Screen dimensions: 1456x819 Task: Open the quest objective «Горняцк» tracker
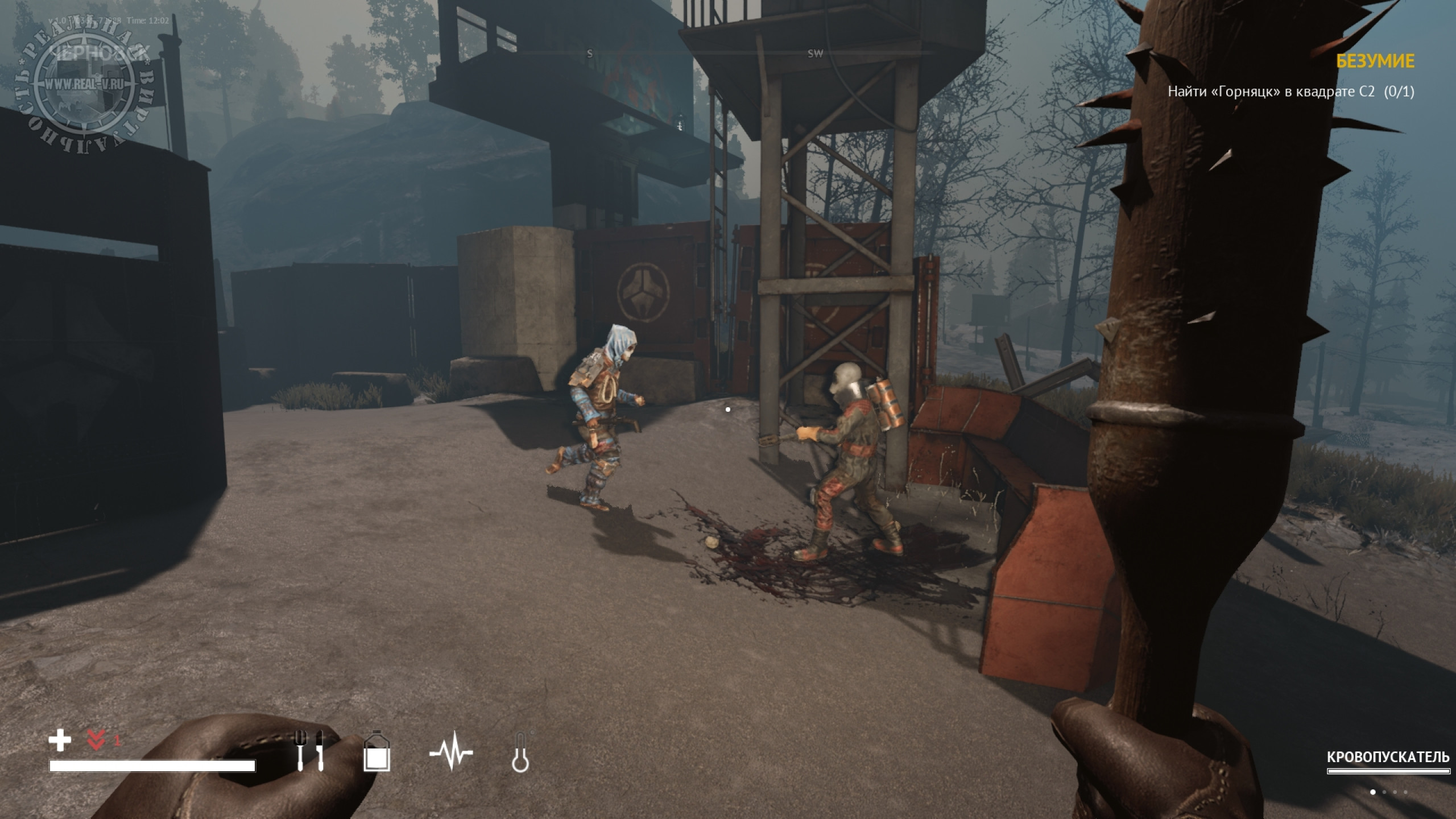[x=1290, y=92]
